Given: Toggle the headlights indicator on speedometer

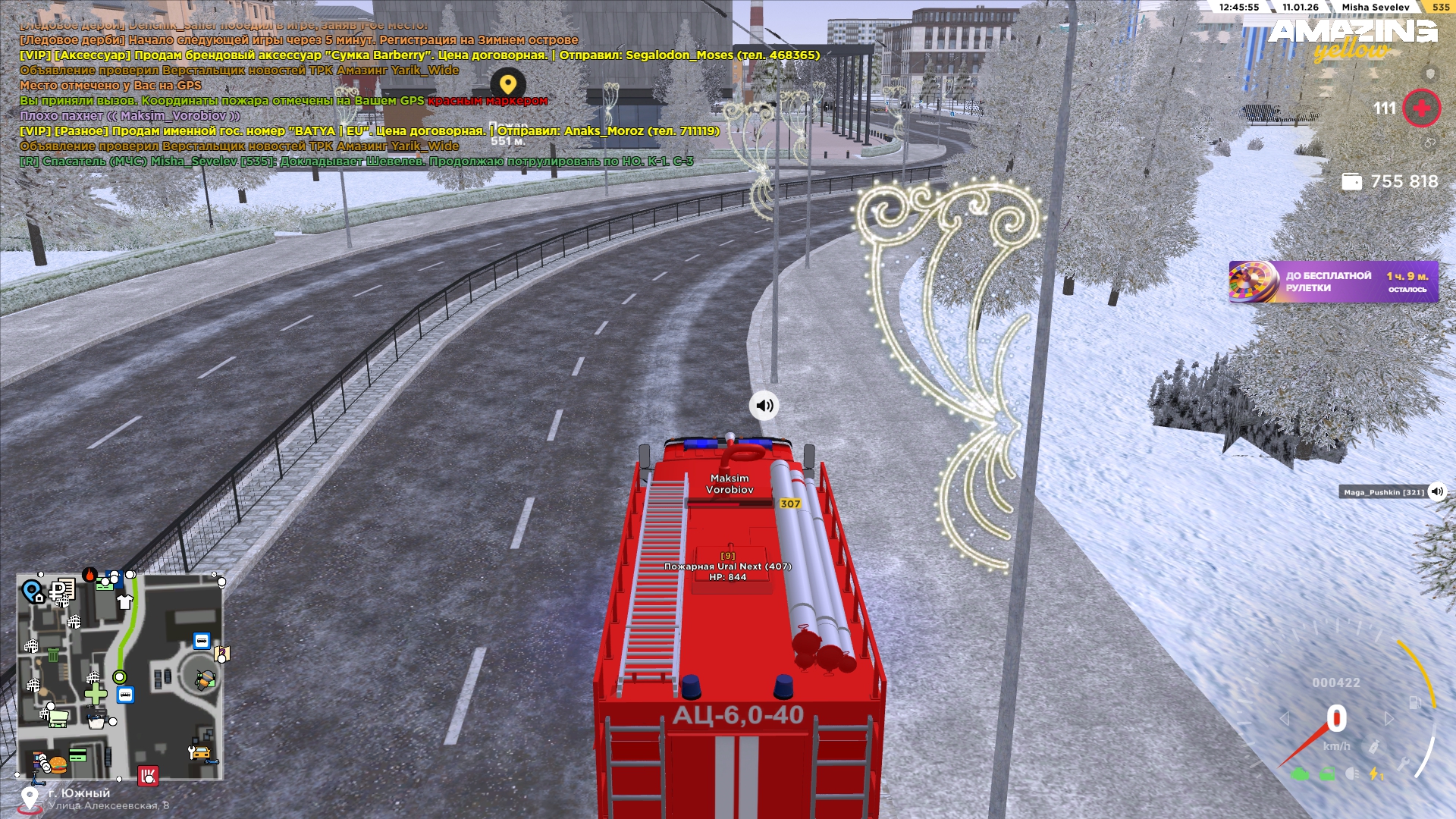Looking at the screenshot, I should [1352, 773].
